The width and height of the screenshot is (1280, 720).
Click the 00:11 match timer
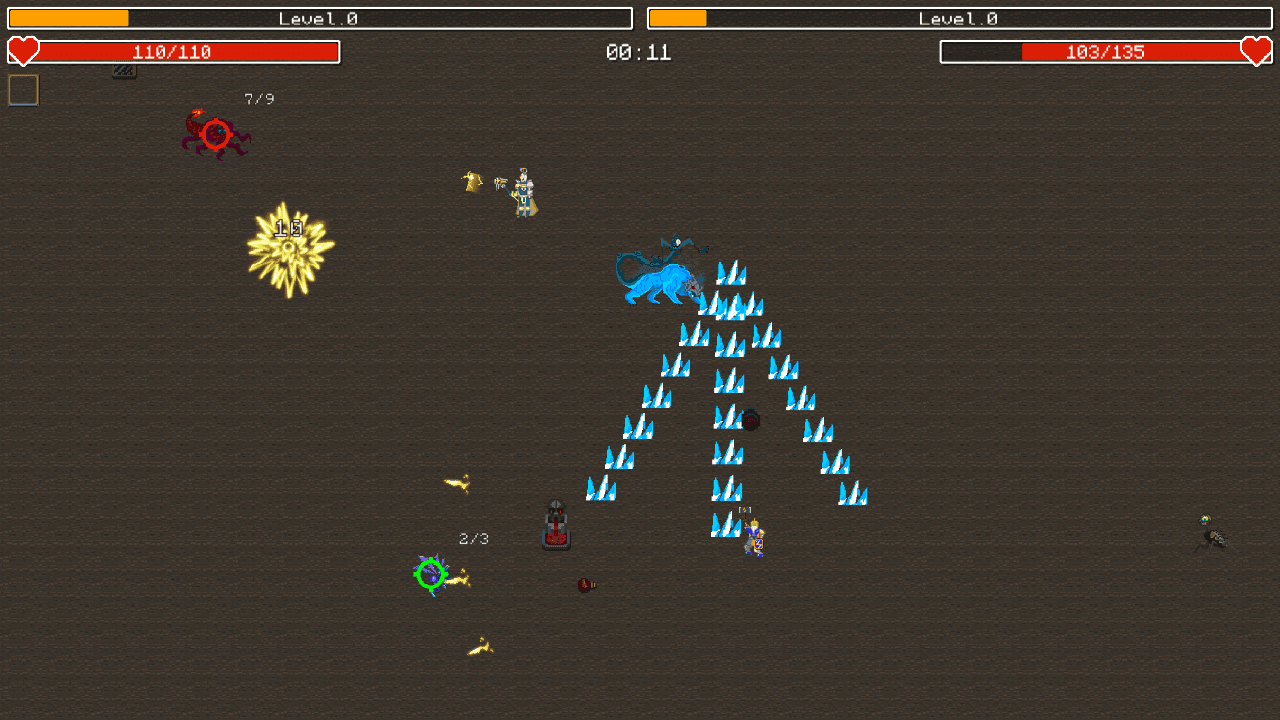(x=640, y=52)
